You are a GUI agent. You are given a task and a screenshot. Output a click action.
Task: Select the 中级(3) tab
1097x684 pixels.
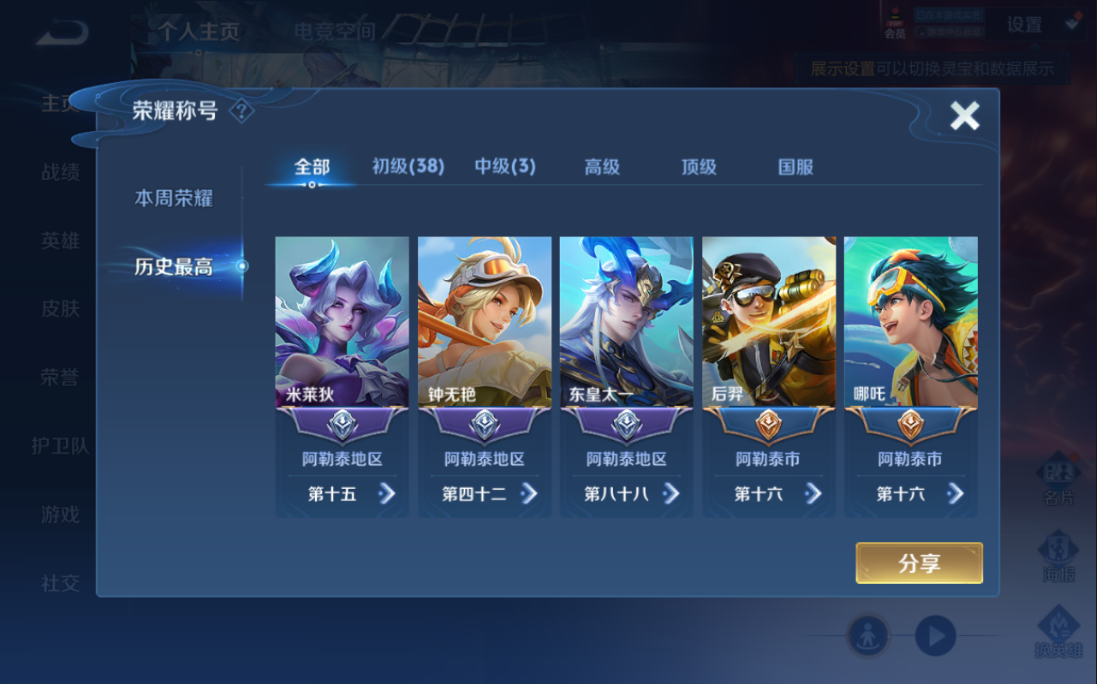click(x=505, y=167)
